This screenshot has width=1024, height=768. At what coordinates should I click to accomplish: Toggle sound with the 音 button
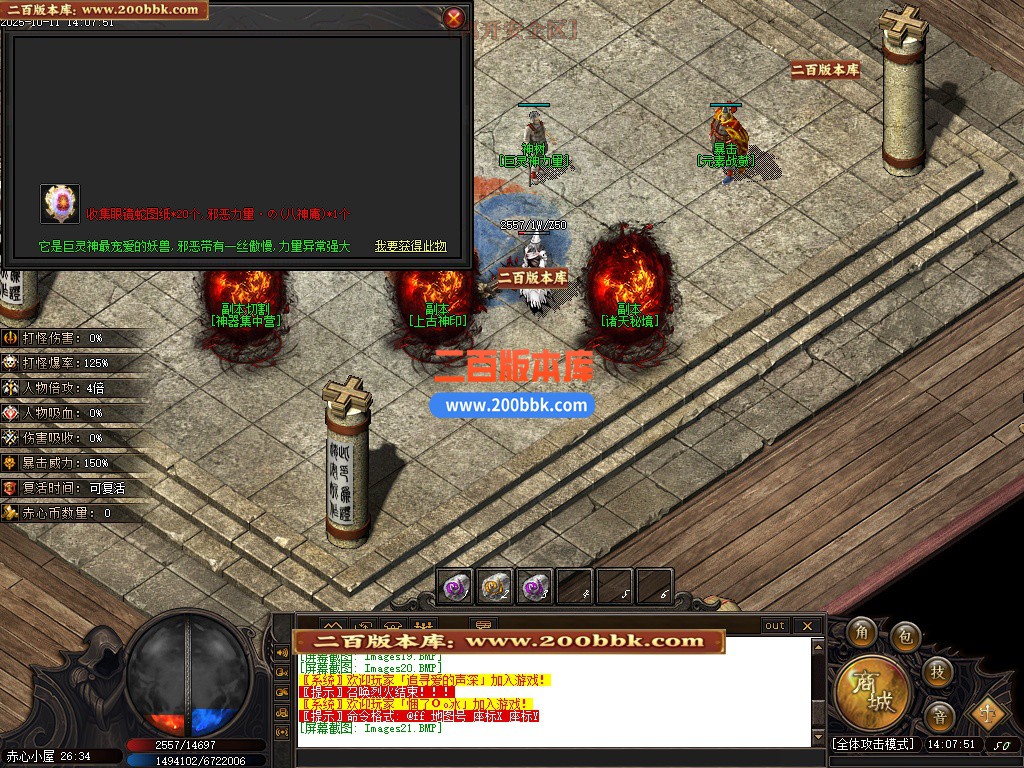coord(938,715)
